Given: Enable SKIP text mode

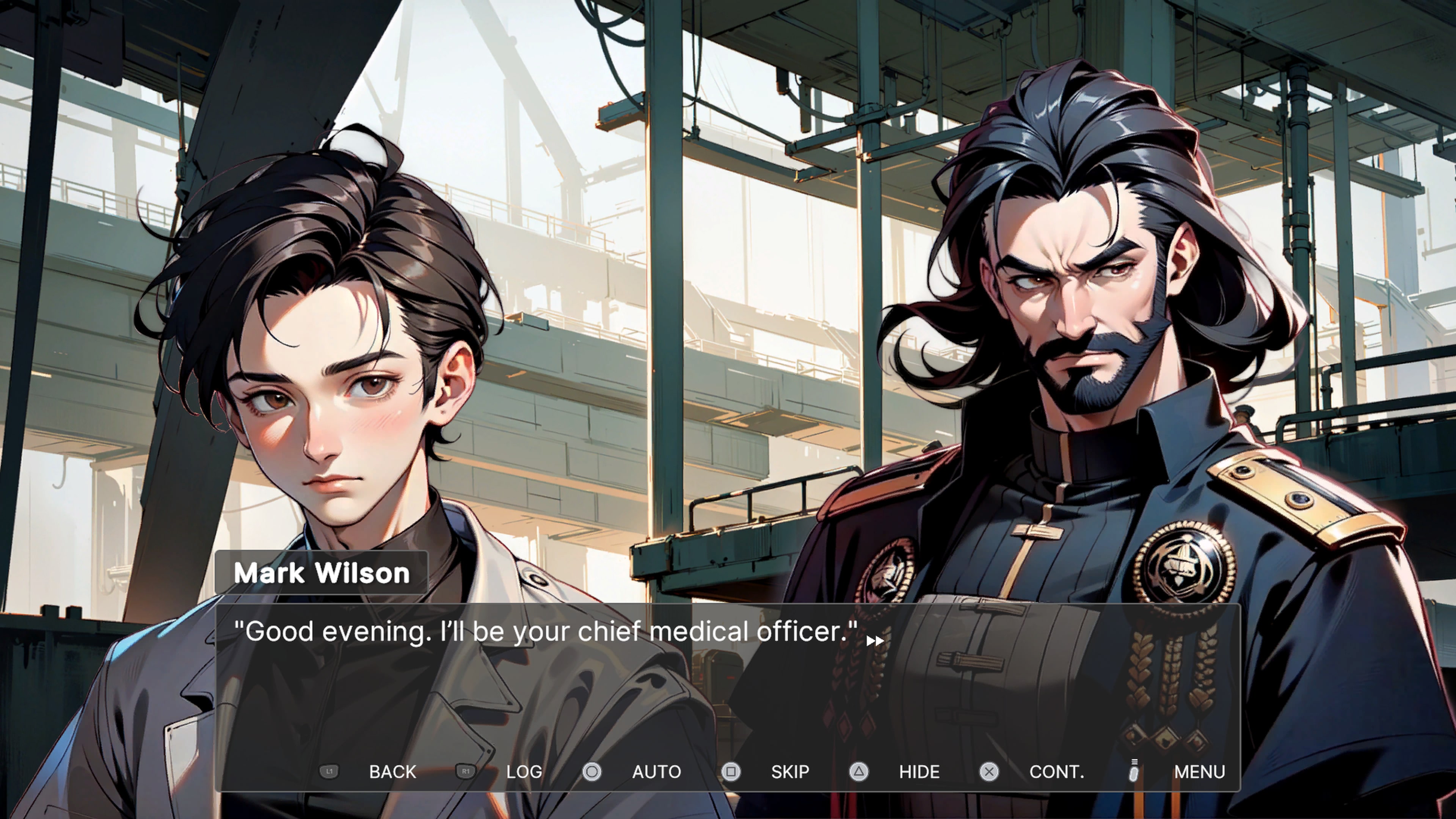Looking at the screenshot, I should tap(789, 772).
